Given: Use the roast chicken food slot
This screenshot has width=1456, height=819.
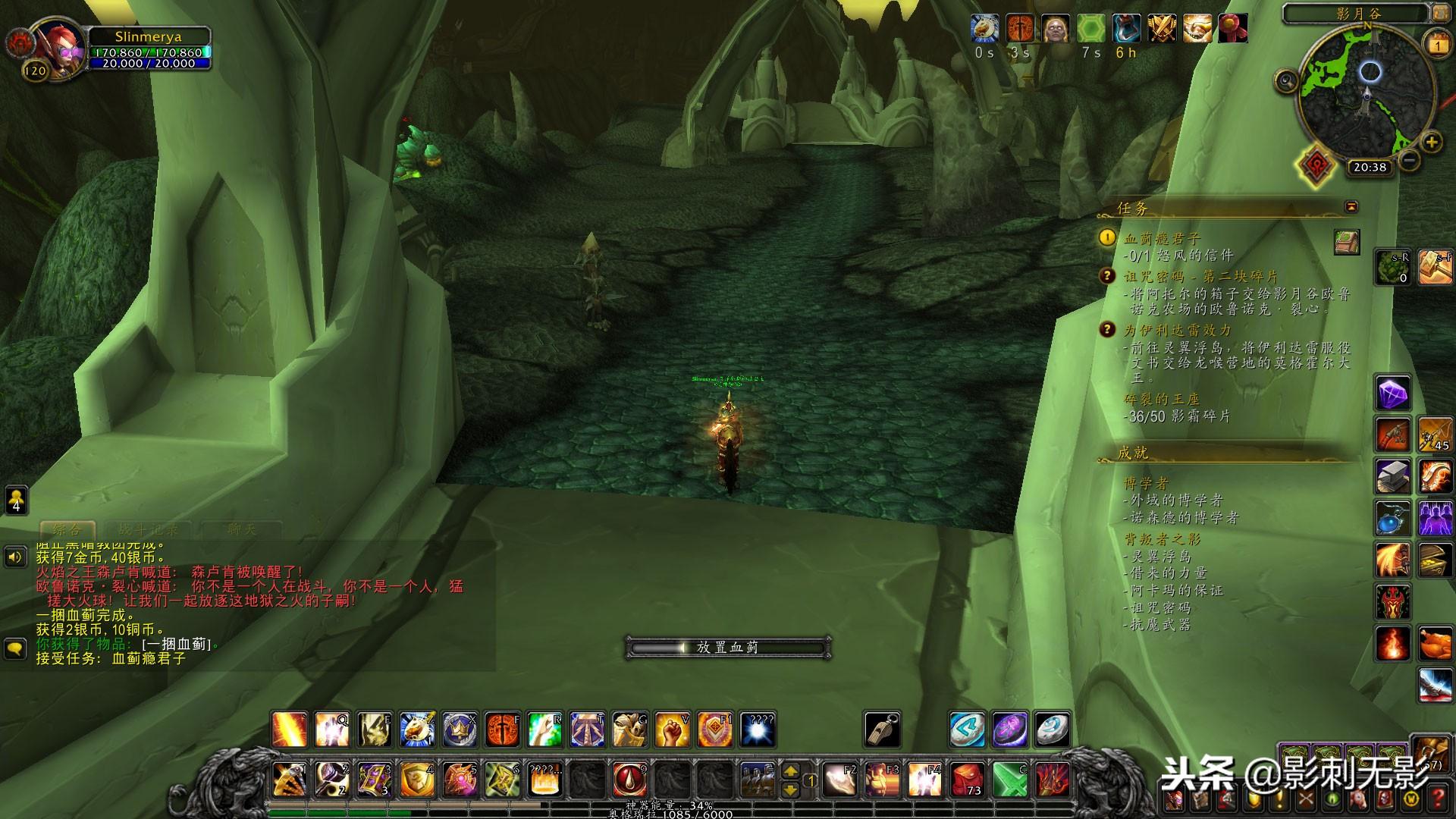Looking at the screenshot, I should pyautogui.click(x=1435, y=645).
